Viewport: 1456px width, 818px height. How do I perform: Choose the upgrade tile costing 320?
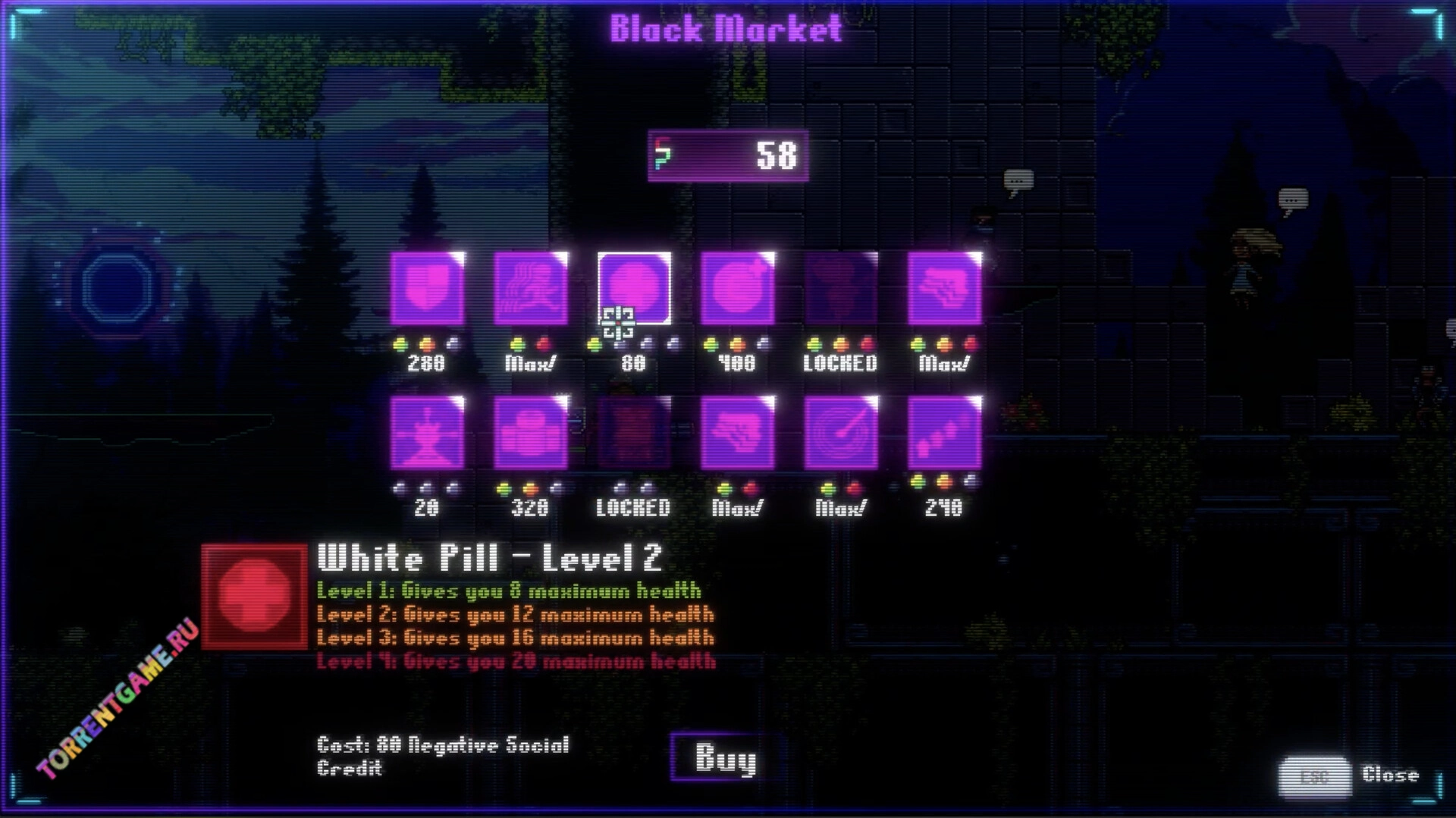tap(531, 433)
